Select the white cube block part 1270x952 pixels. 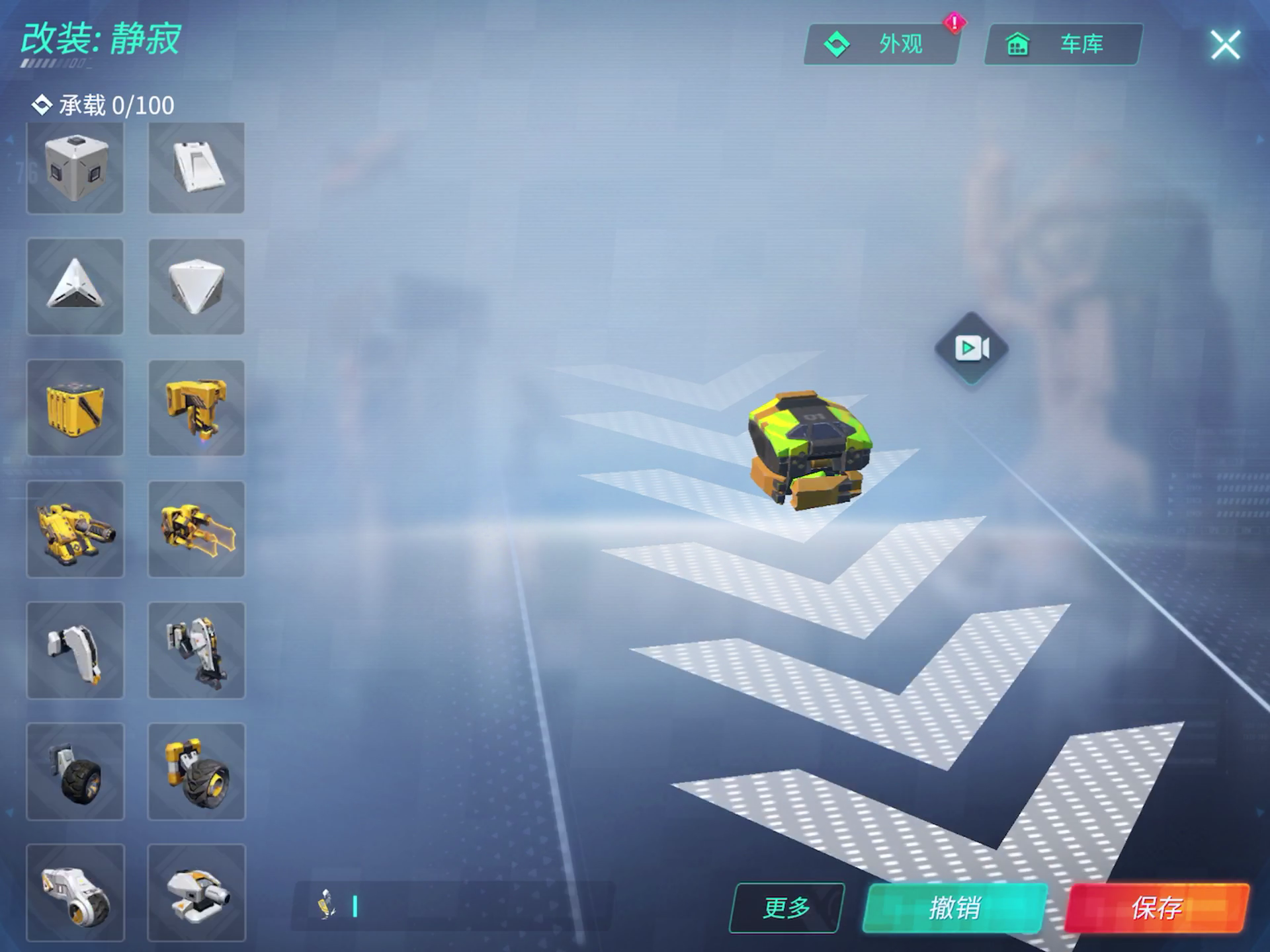(75, 168)
